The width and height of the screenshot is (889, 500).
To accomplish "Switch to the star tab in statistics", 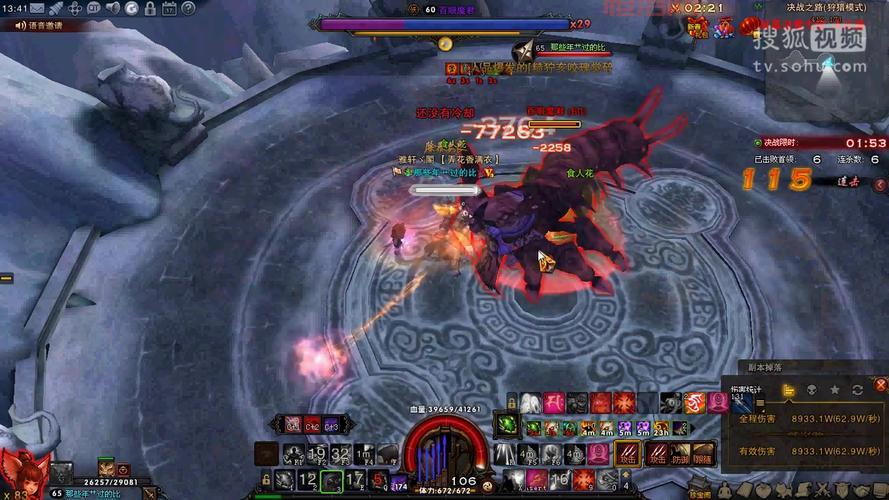I will pyautogui.click(x=834, y=389).
